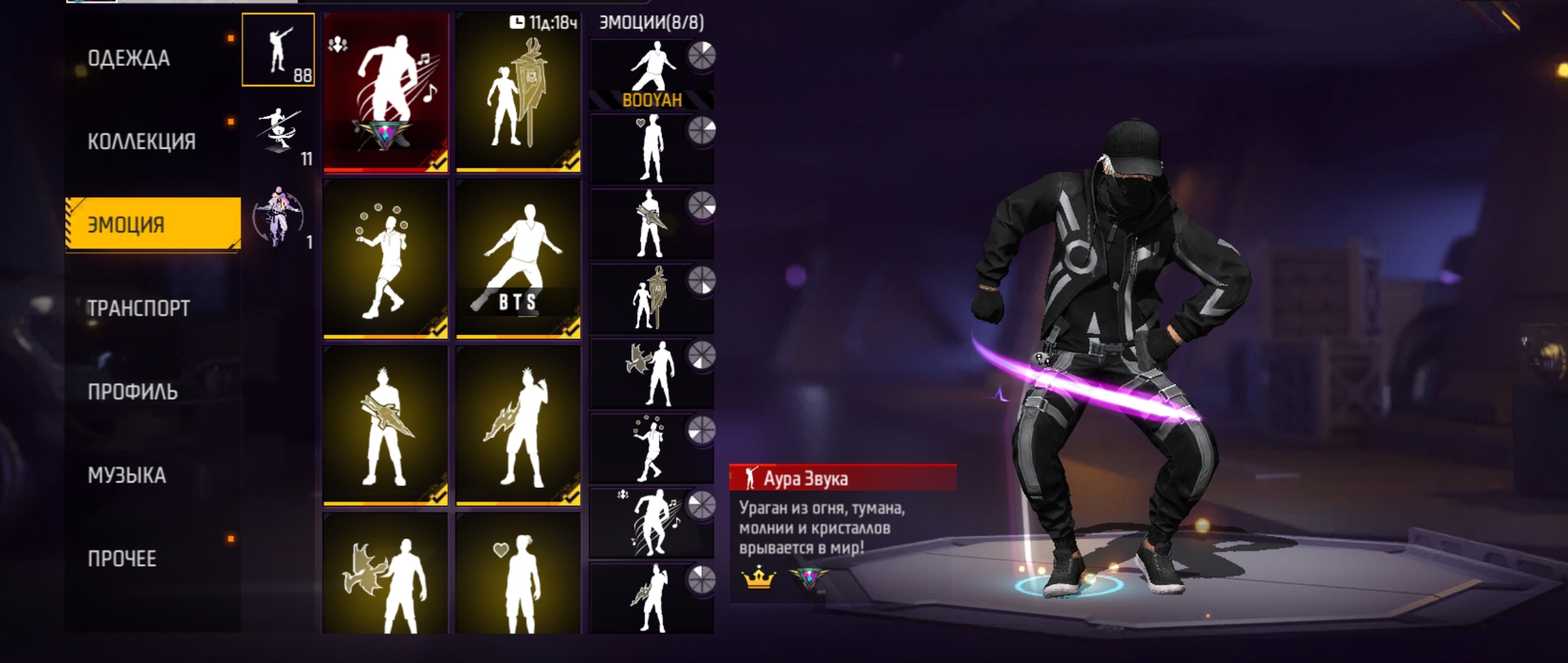
Task: Click the BOOYAH equipped emote slot
Action: (x=652, y=74)
